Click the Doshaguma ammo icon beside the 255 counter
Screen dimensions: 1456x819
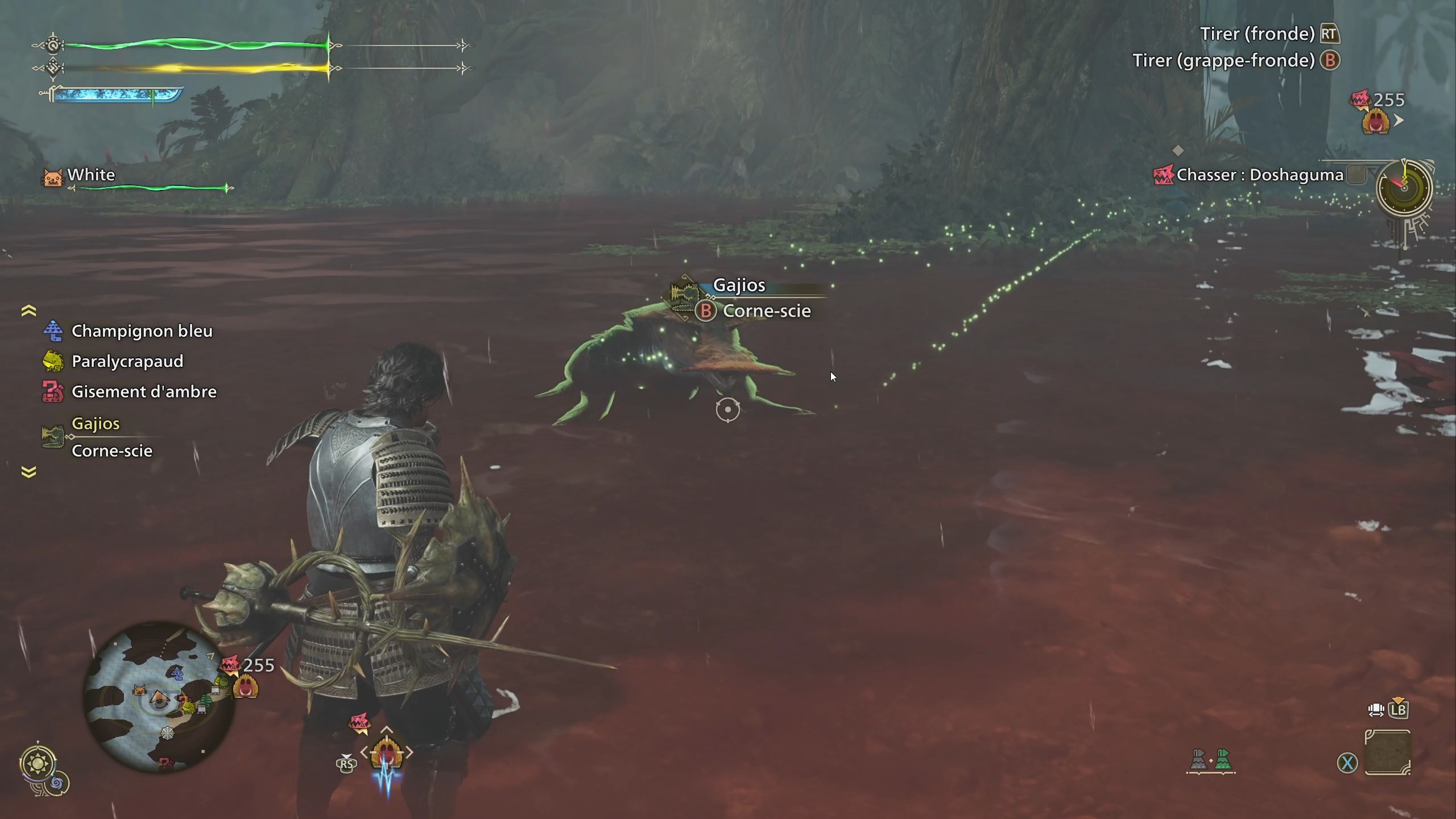[1376, 121]
